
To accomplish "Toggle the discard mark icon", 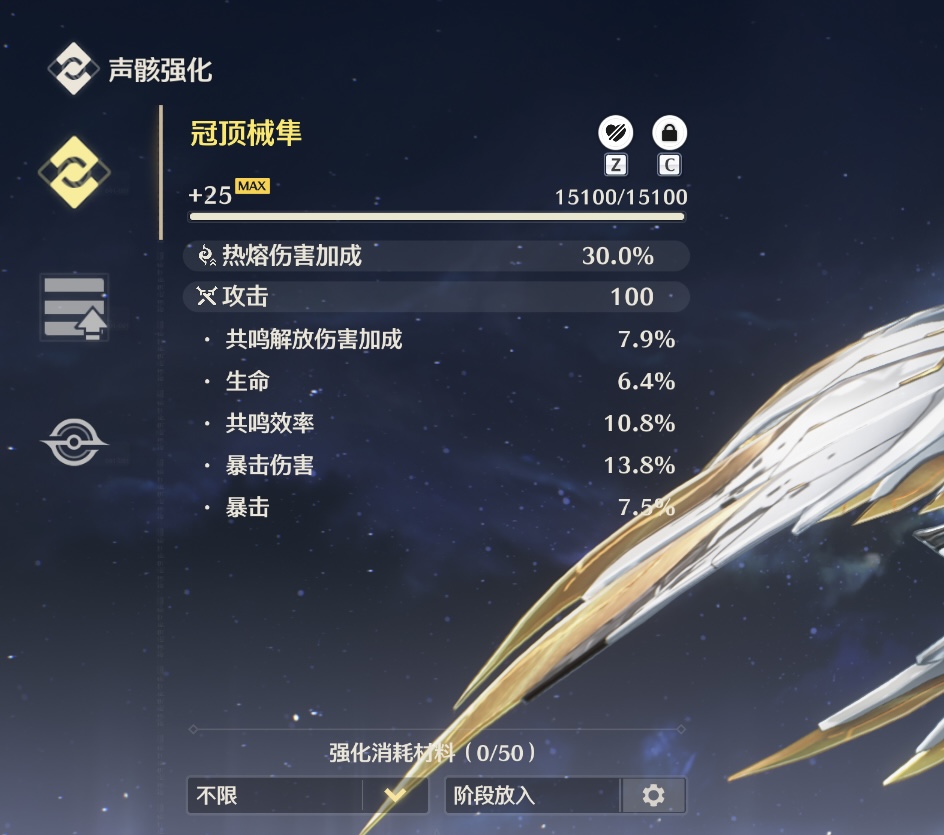I will pos(615,132).
